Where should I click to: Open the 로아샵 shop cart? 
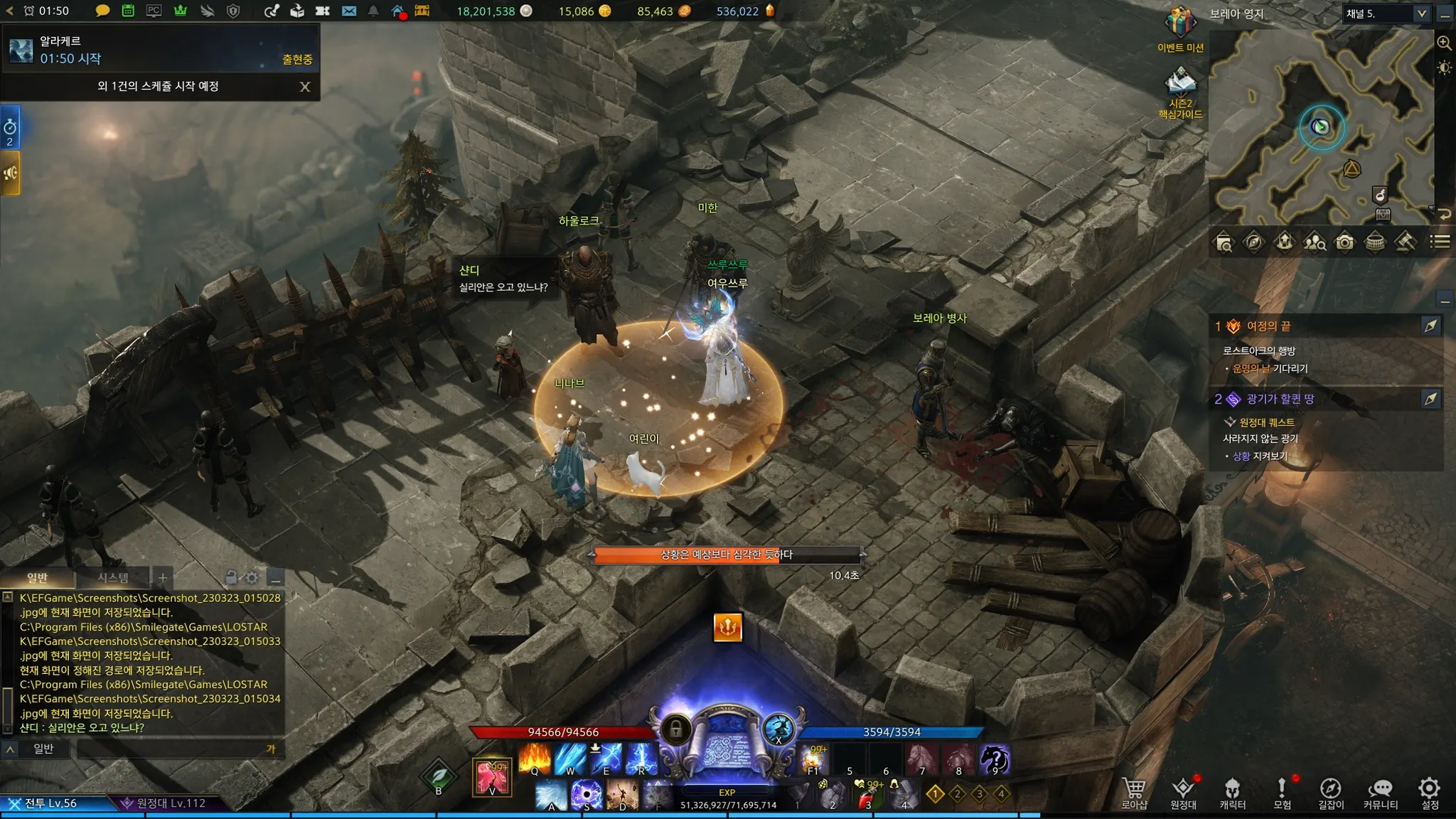pos(1134,792)
